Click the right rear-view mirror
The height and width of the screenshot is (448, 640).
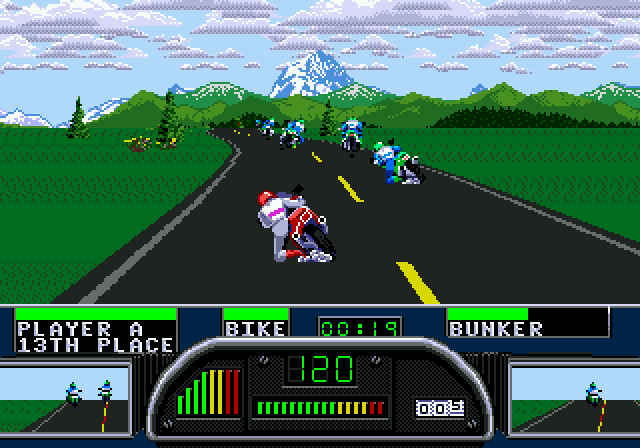pyautogui.click(x=574, y=397)
